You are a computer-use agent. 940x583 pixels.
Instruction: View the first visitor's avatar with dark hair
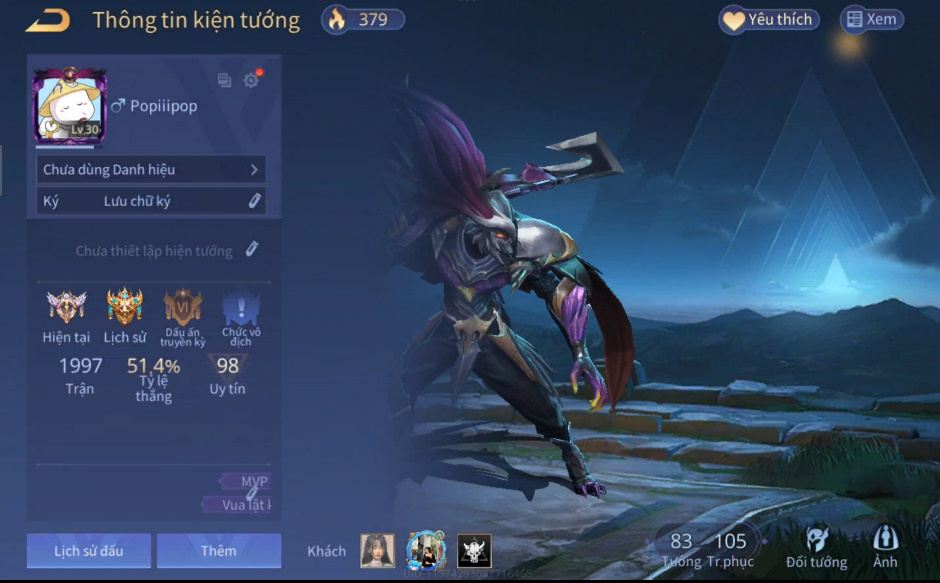tap(377, 551)
